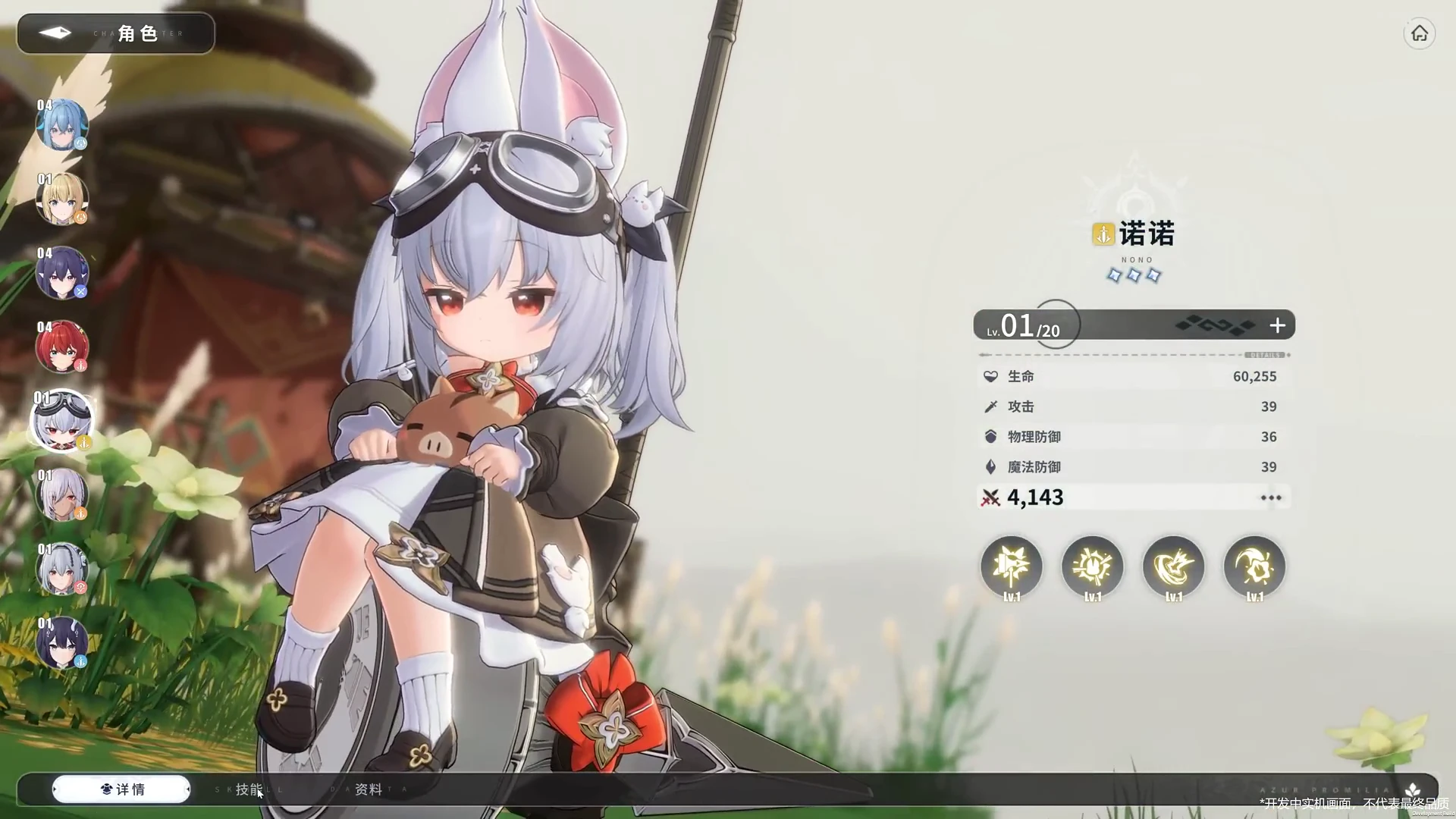Pick the dark-haired horned character portrait
This screenshot has width=1456, height=819.
coord(62,643)
